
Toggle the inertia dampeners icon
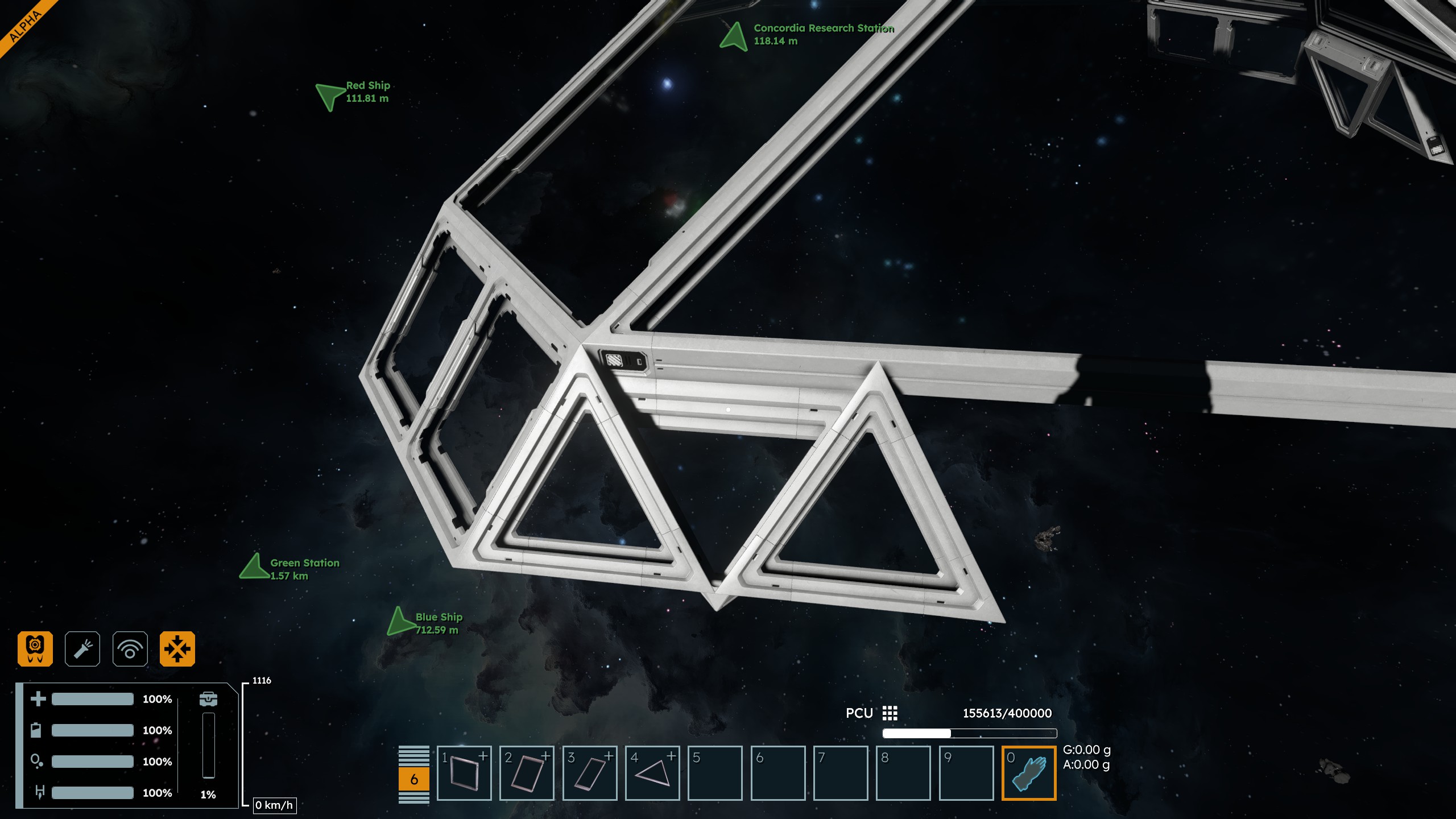177,648
